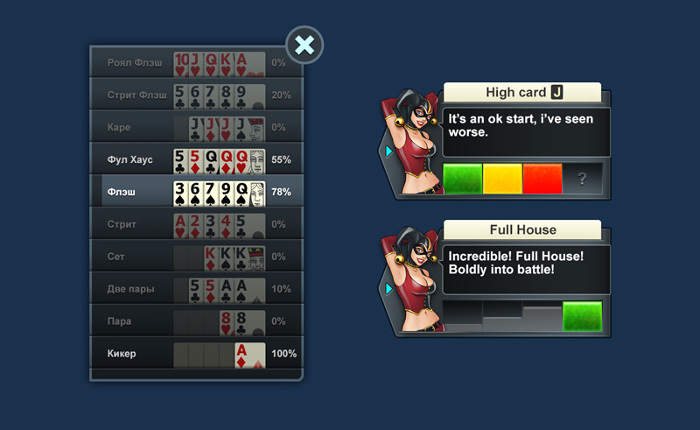Select the Роял Флэш hand row
700x430 pixels.
click(x=195, y=63)
